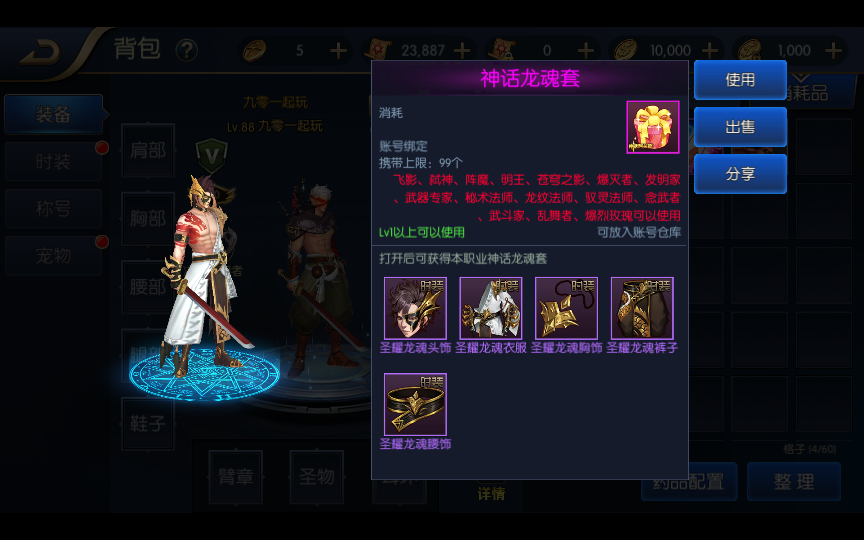
Task: Open the 圣物 relic slot
Action: coord(316,476)
